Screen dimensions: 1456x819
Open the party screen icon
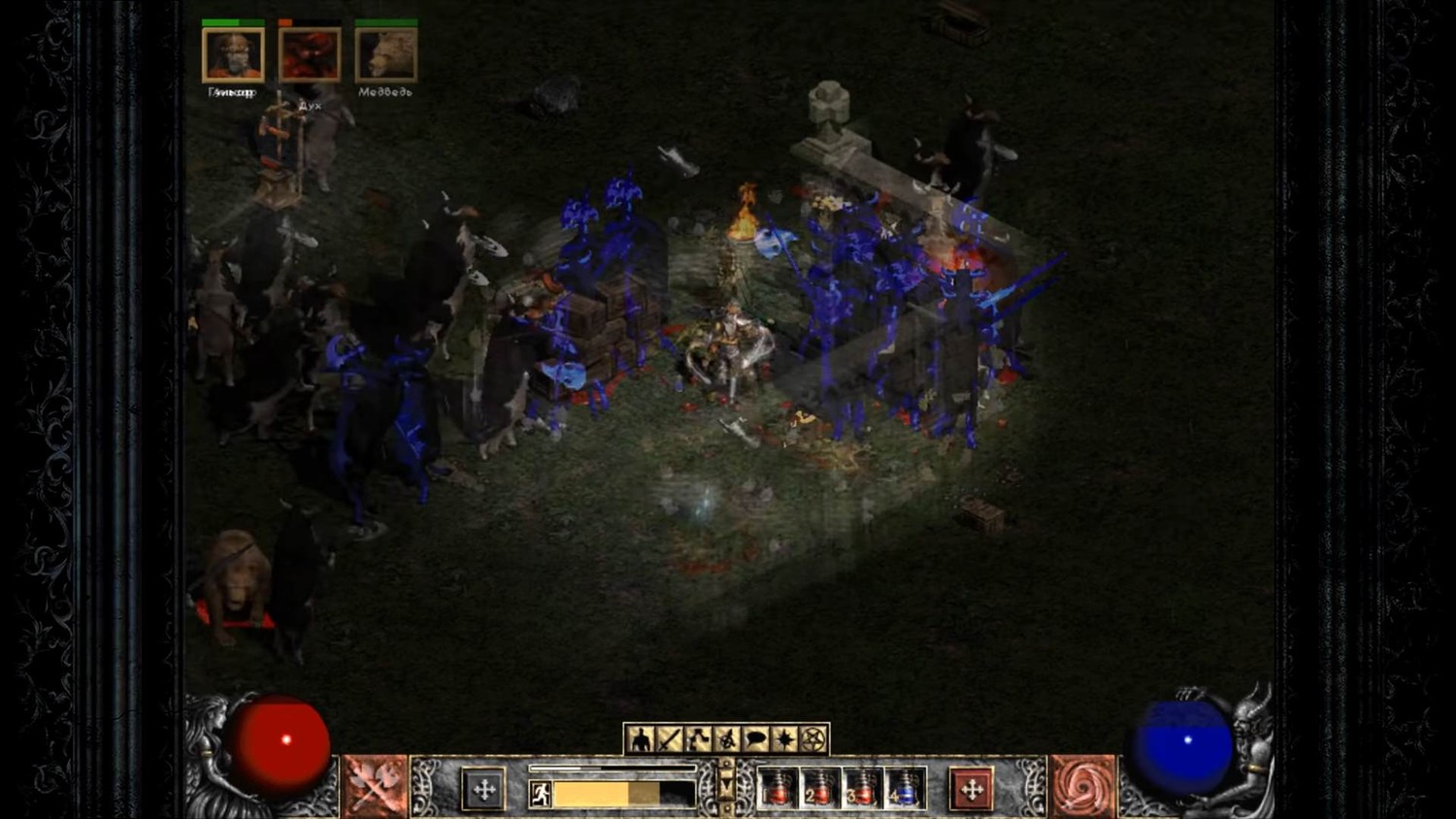(x=727, y=740)
